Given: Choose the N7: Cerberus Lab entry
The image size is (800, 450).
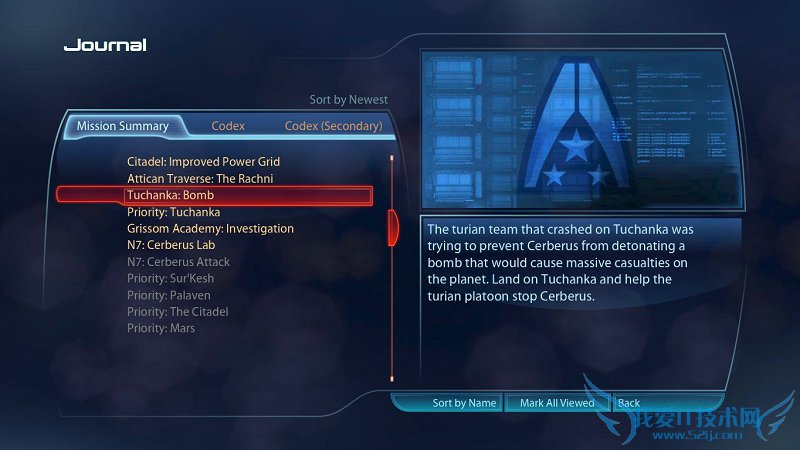Looking at the screenshot, I should point(172,245).
